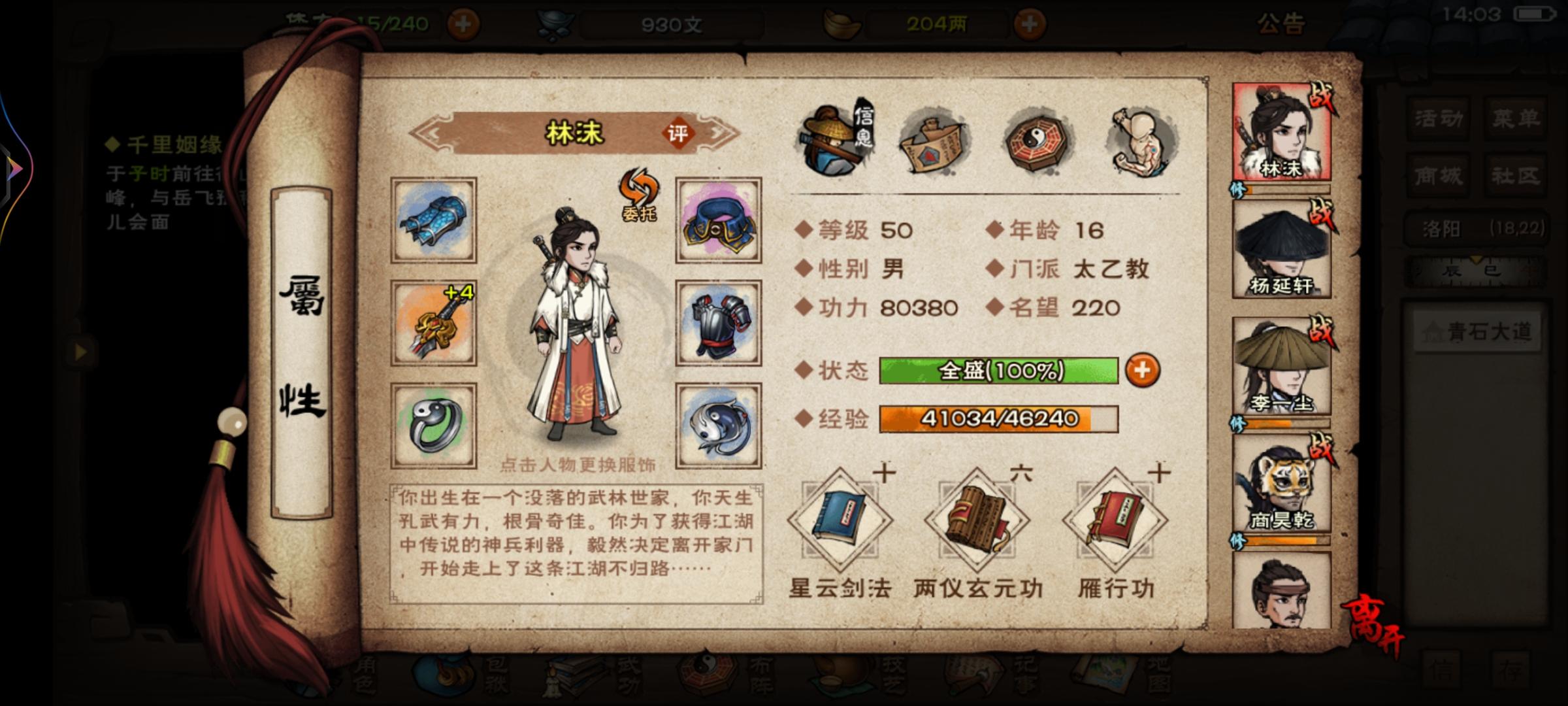
Task: Select 商昊乾 party member portrait
Action: click(x=1282, y=487)
